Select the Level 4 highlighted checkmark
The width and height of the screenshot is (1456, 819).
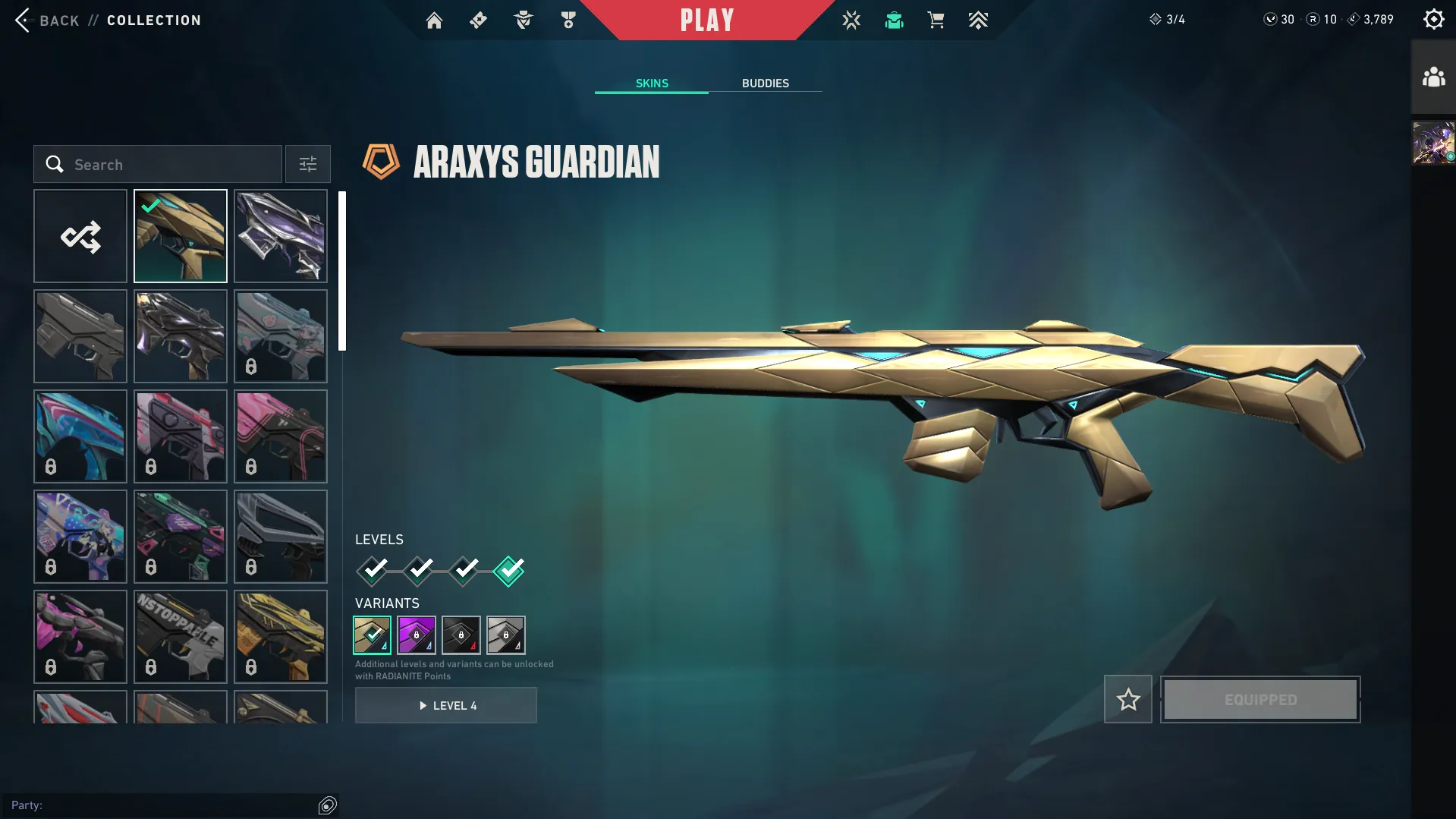(x=508, y=570)
